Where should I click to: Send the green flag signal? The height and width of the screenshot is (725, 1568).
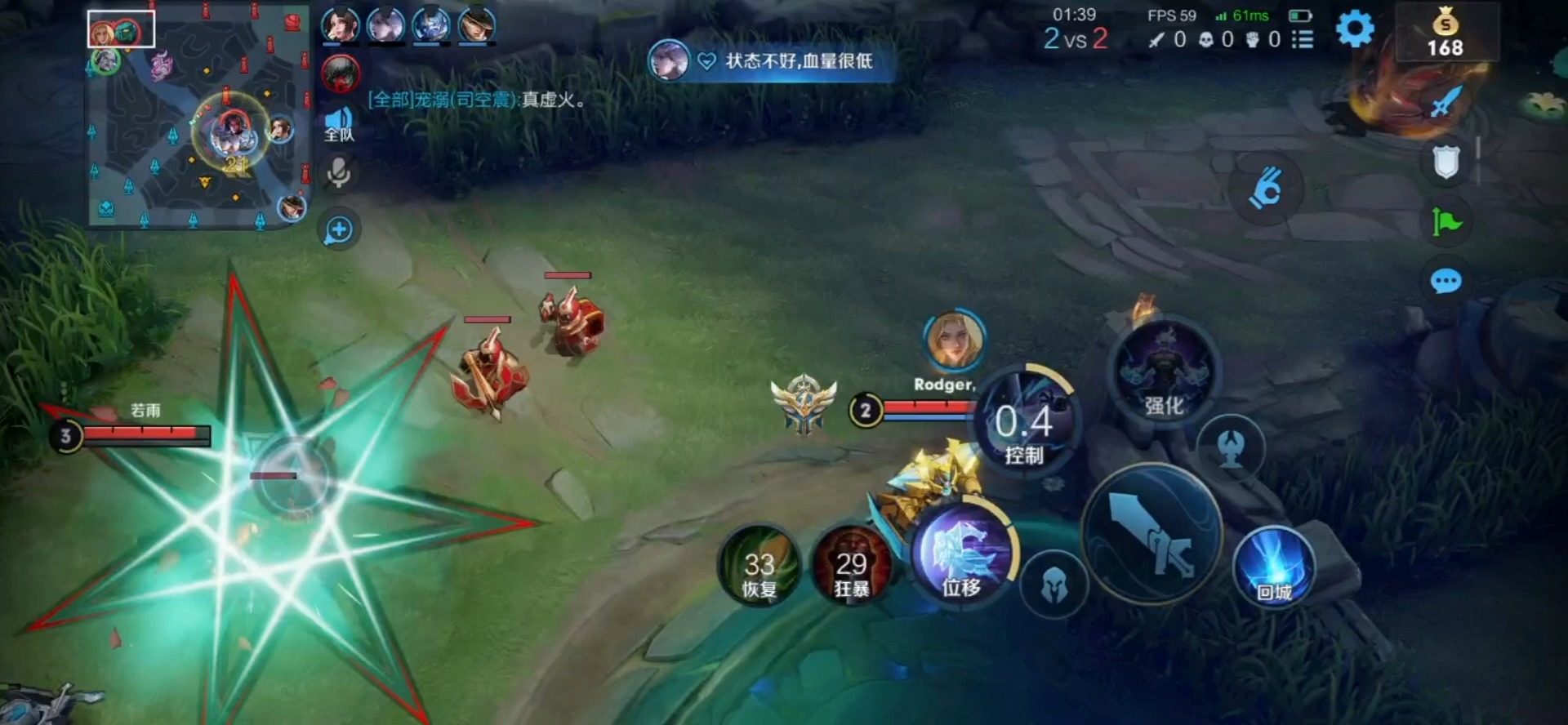tap(1446, 221)
